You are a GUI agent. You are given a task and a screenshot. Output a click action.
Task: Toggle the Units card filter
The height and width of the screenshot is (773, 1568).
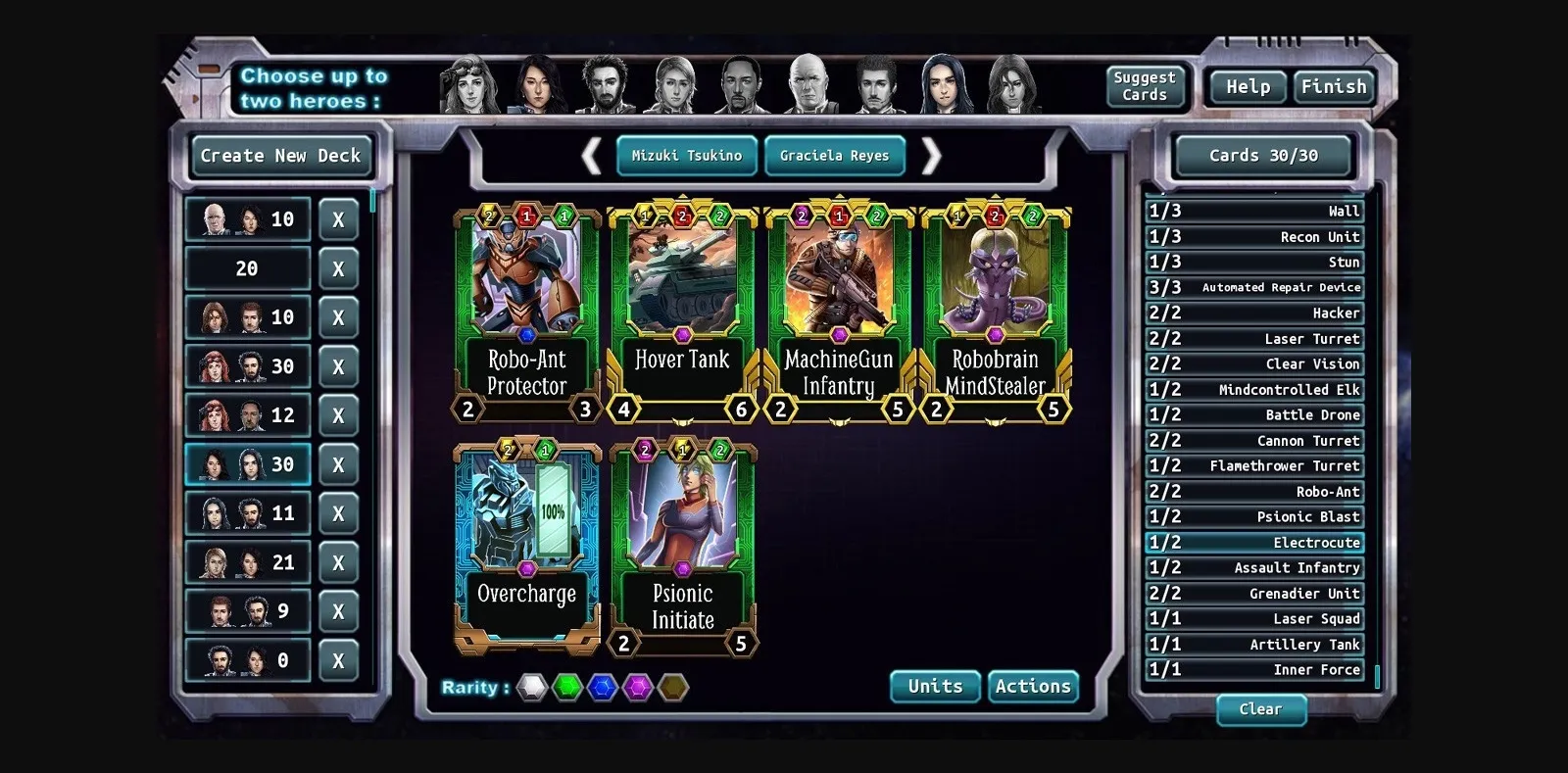(934, 686)
